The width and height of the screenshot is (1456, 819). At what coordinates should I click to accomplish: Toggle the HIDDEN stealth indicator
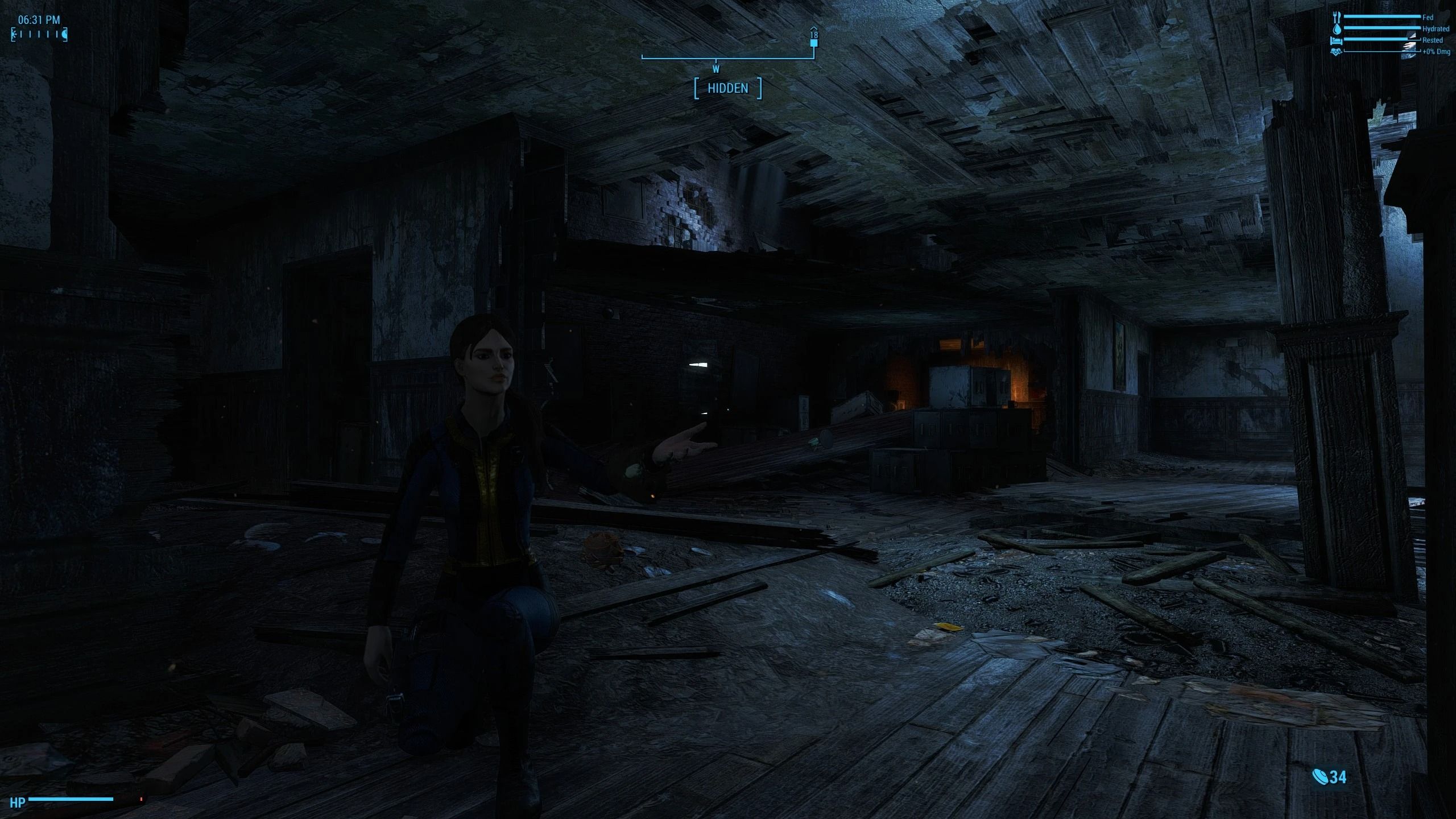pyautogui.click(x=728, y=88)
